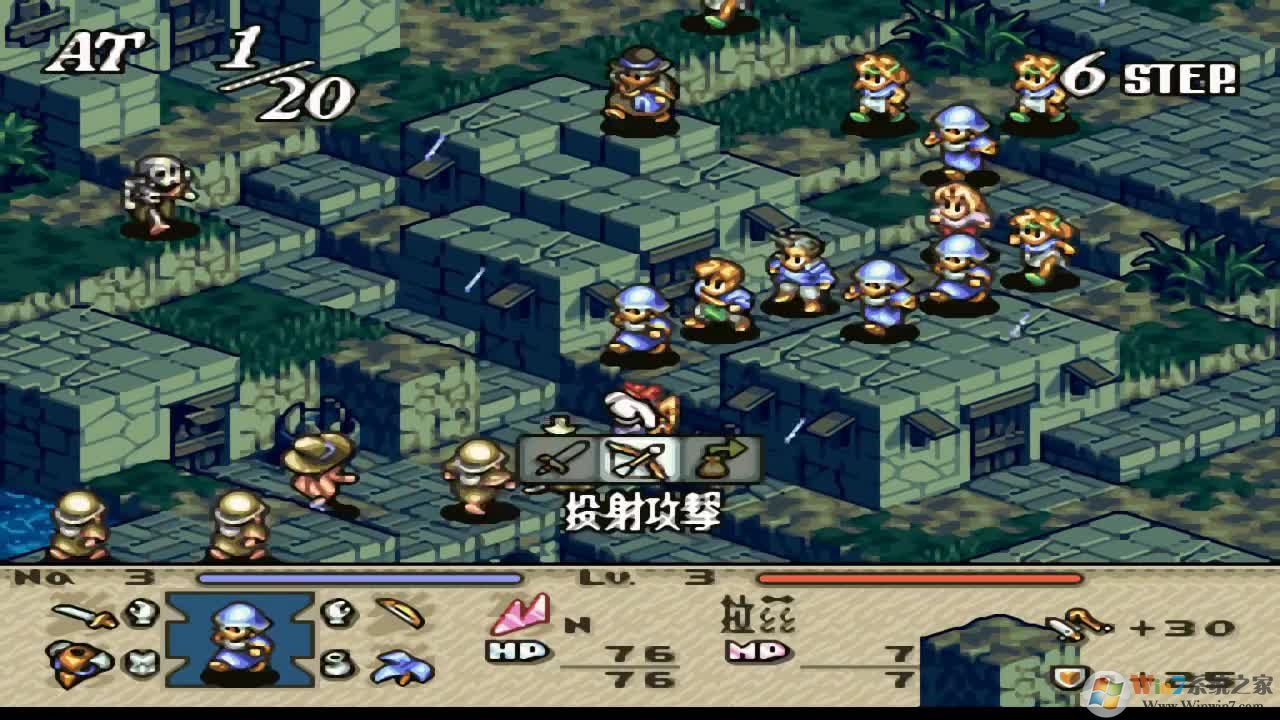Click the shield icon beside the defense stat
This screenshot has width=1280, height=720.
(1068, 675)
